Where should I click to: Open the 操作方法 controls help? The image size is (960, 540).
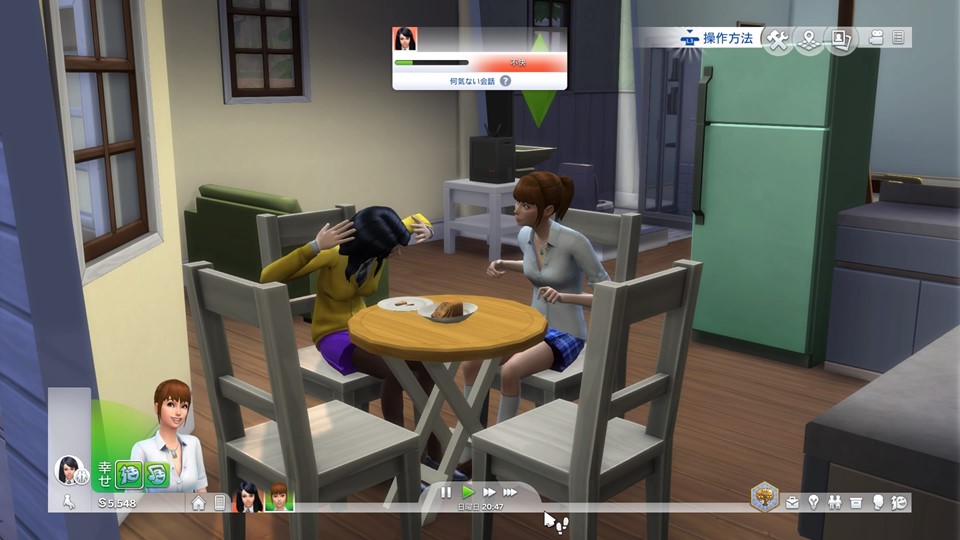pos(720,39)
